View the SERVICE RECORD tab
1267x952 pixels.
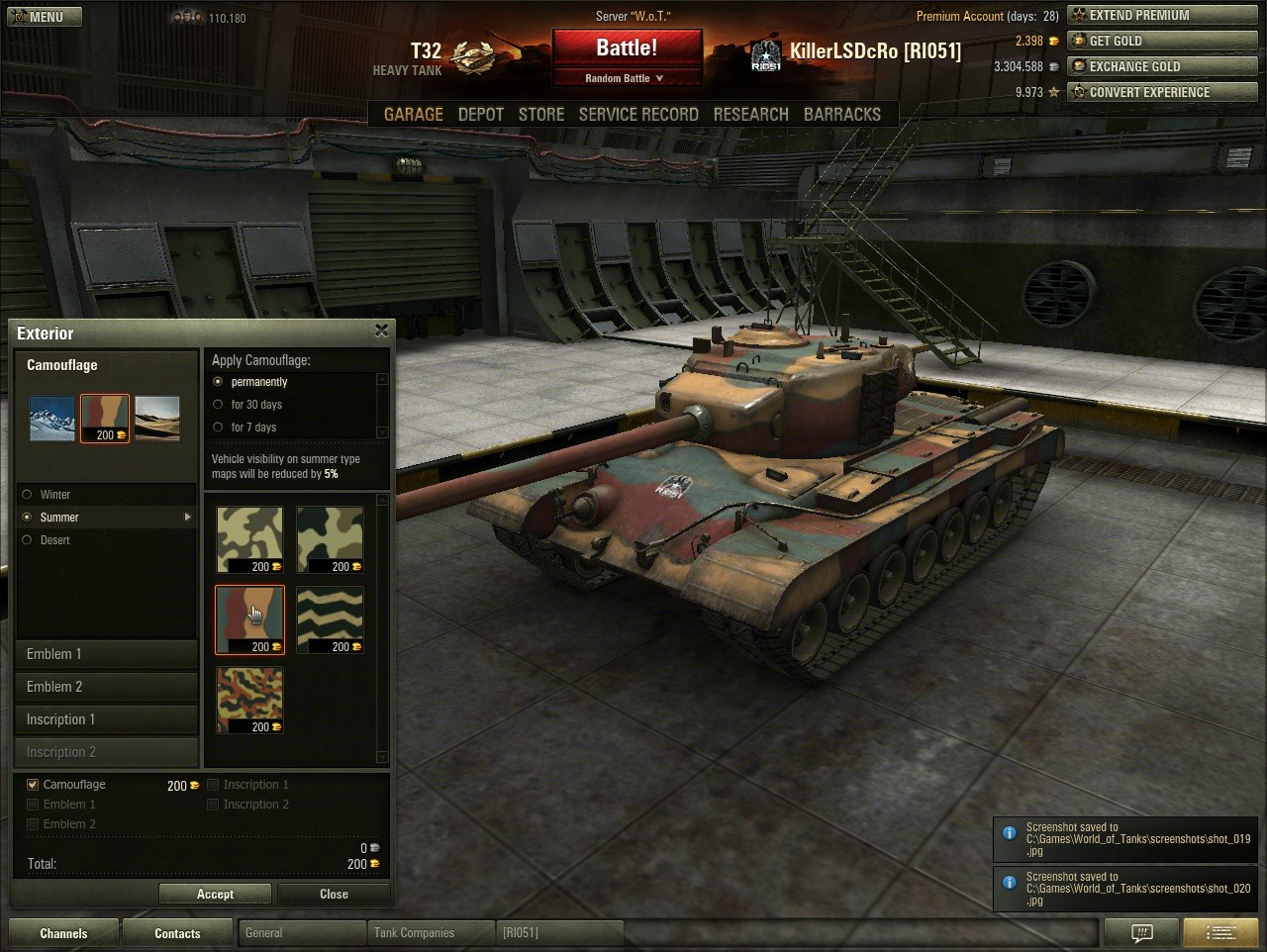point(638,115)
